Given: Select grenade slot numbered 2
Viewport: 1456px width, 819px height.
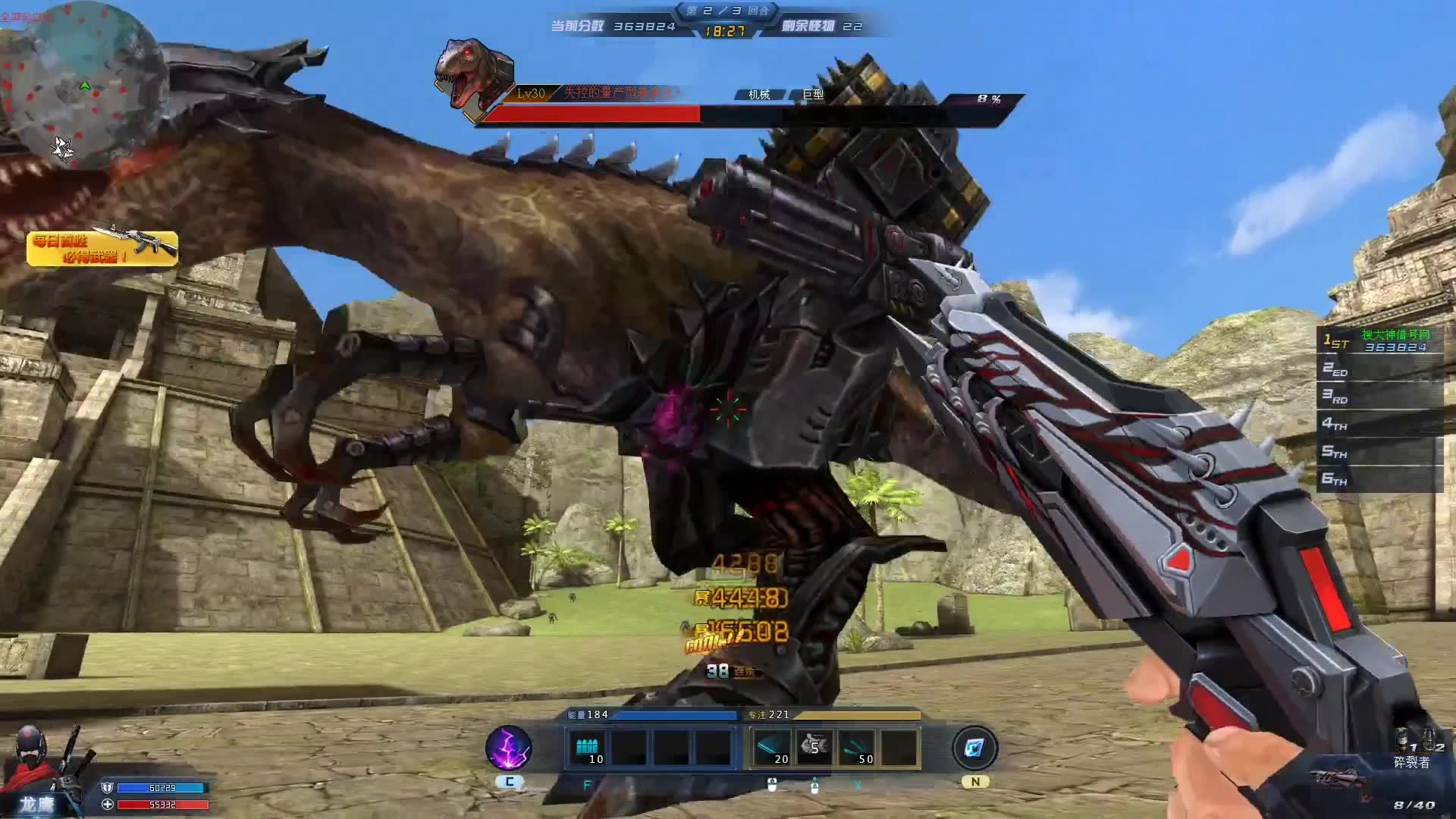Looking at the screenshot, I should (x=1432, y=739).
